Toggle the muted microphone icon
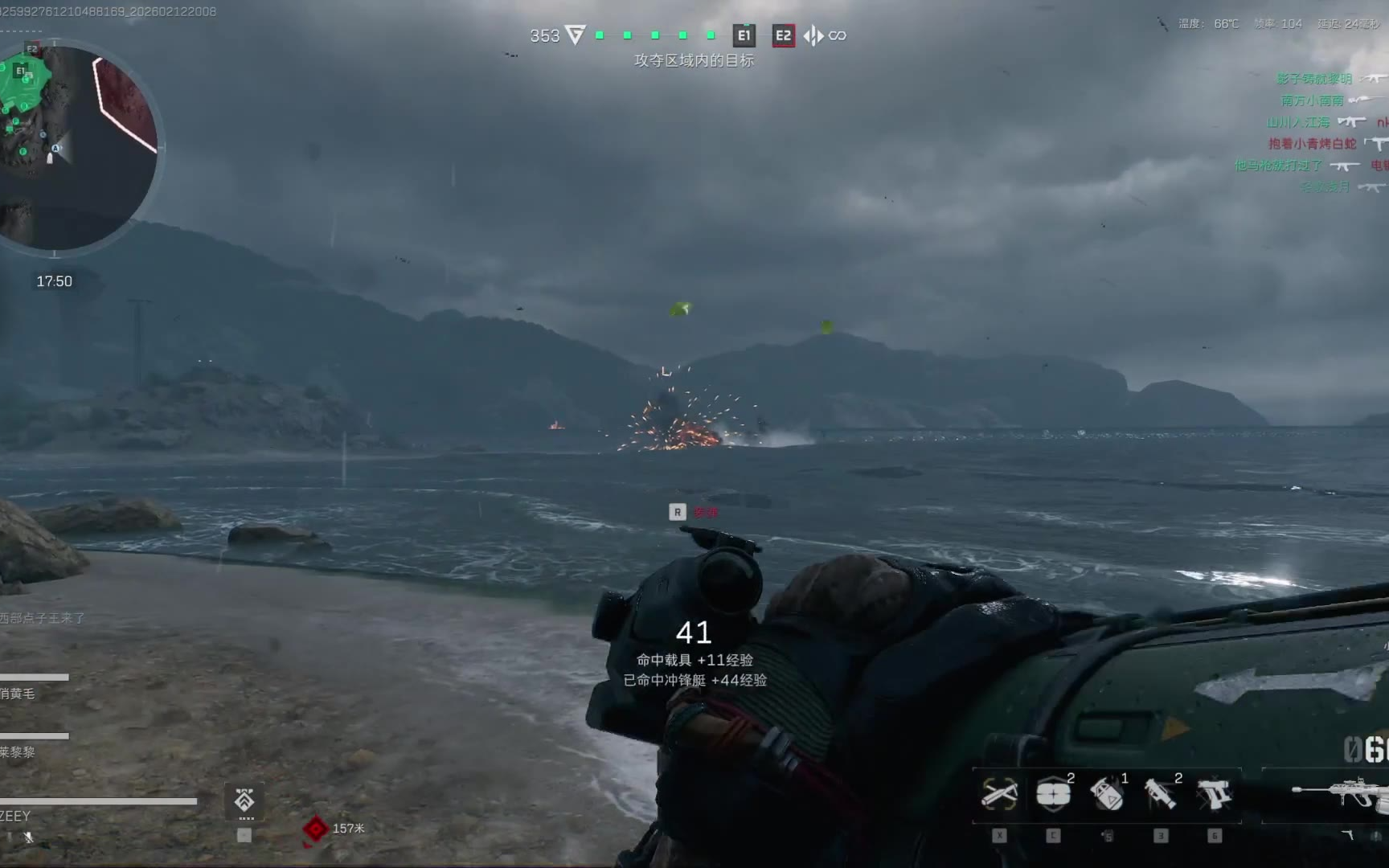This screenshot has width=1389, height=868. tap(28, 837)
